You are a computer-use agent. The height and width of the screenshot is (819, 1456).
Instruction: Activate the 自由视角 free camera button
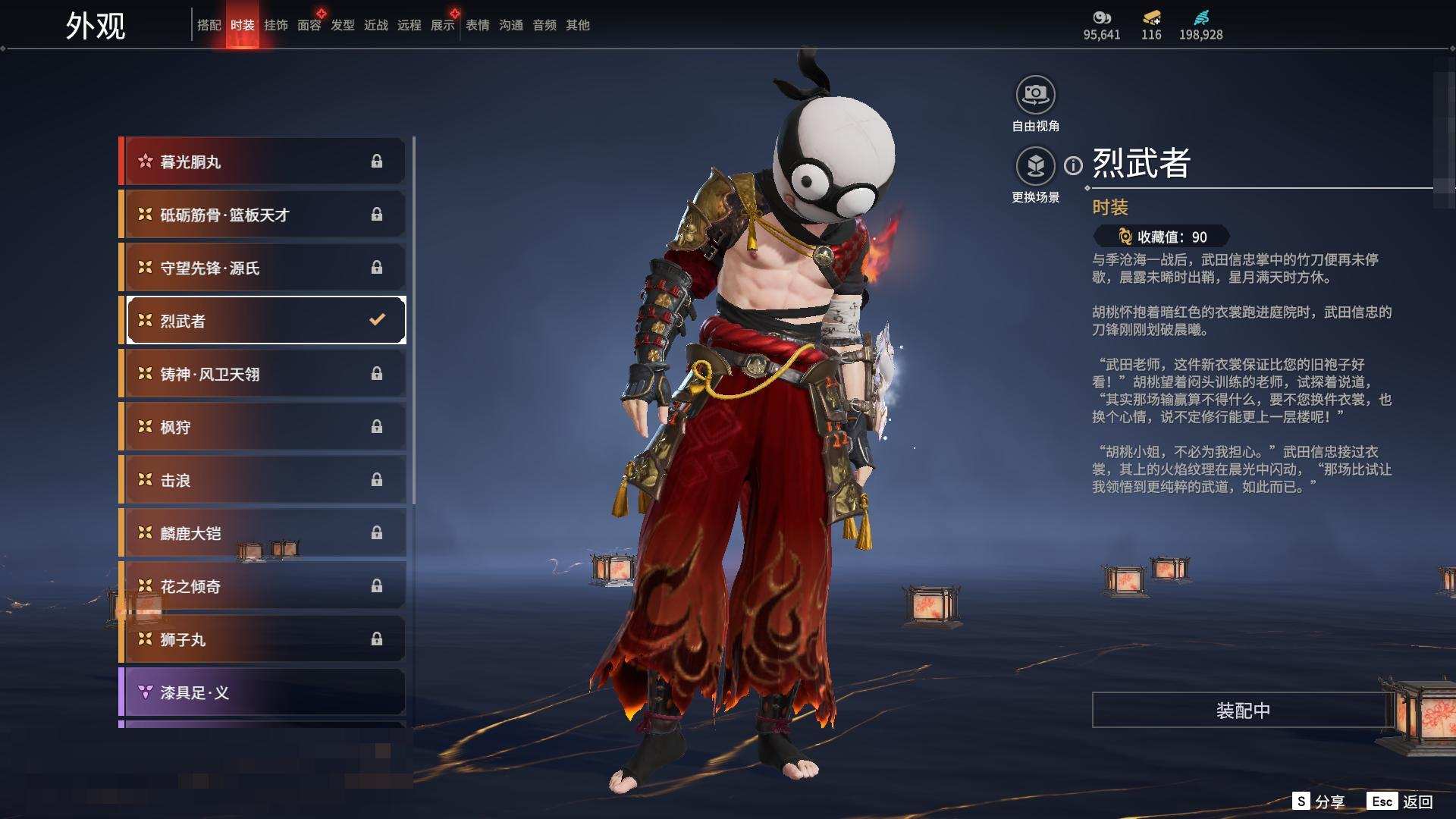coord(1035,96)
